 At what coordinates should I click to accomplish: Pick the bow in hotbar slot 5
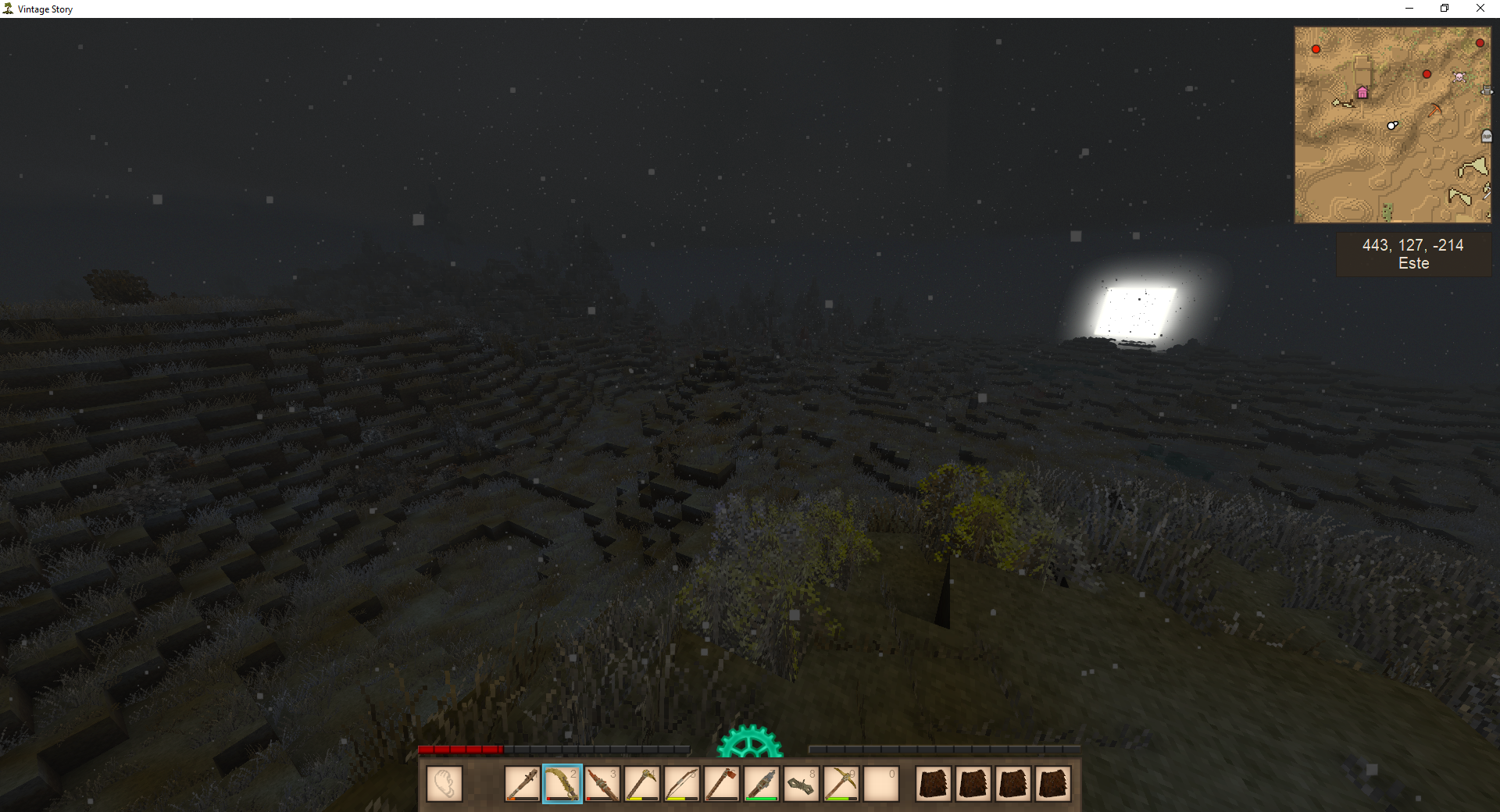tap(681, 784)
